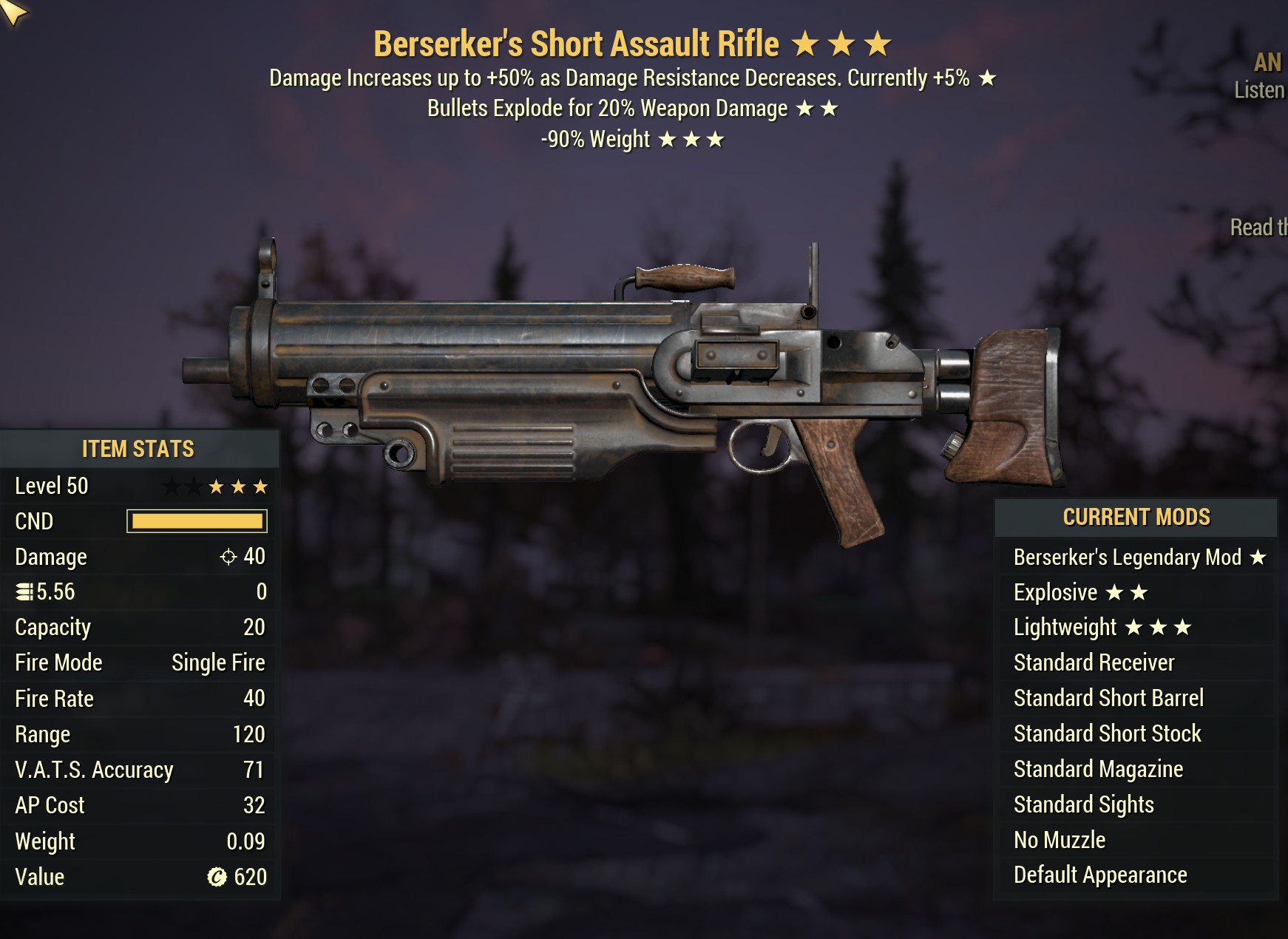The height and width of the screenshot is (939, 1288).
Task: Click the yellow CND condition bar
Action: pyautogui.click(x=197, y=521)
